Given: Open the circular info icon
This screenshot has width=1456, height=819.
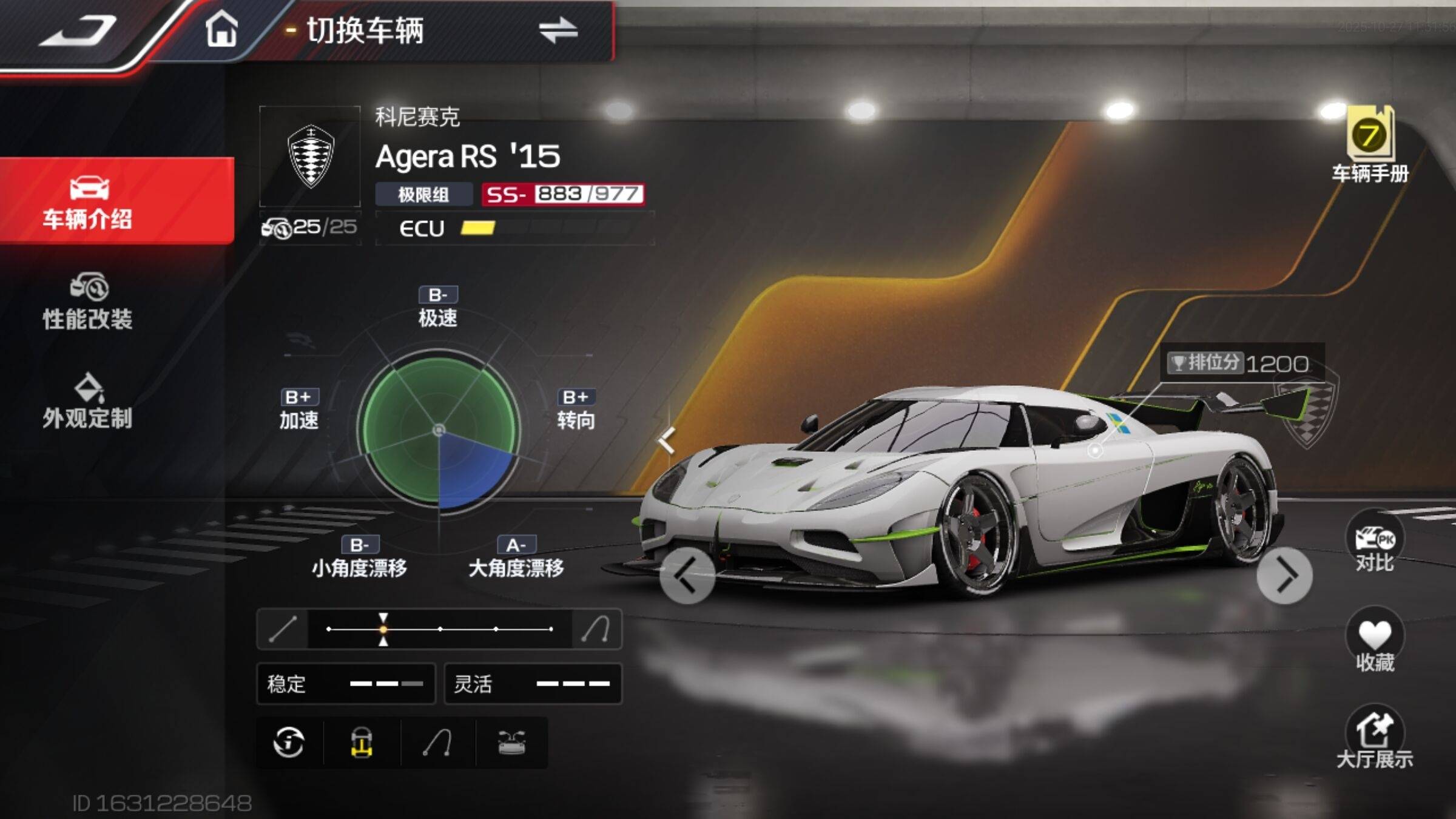Looking at the screenshot, I should (289, 742).
